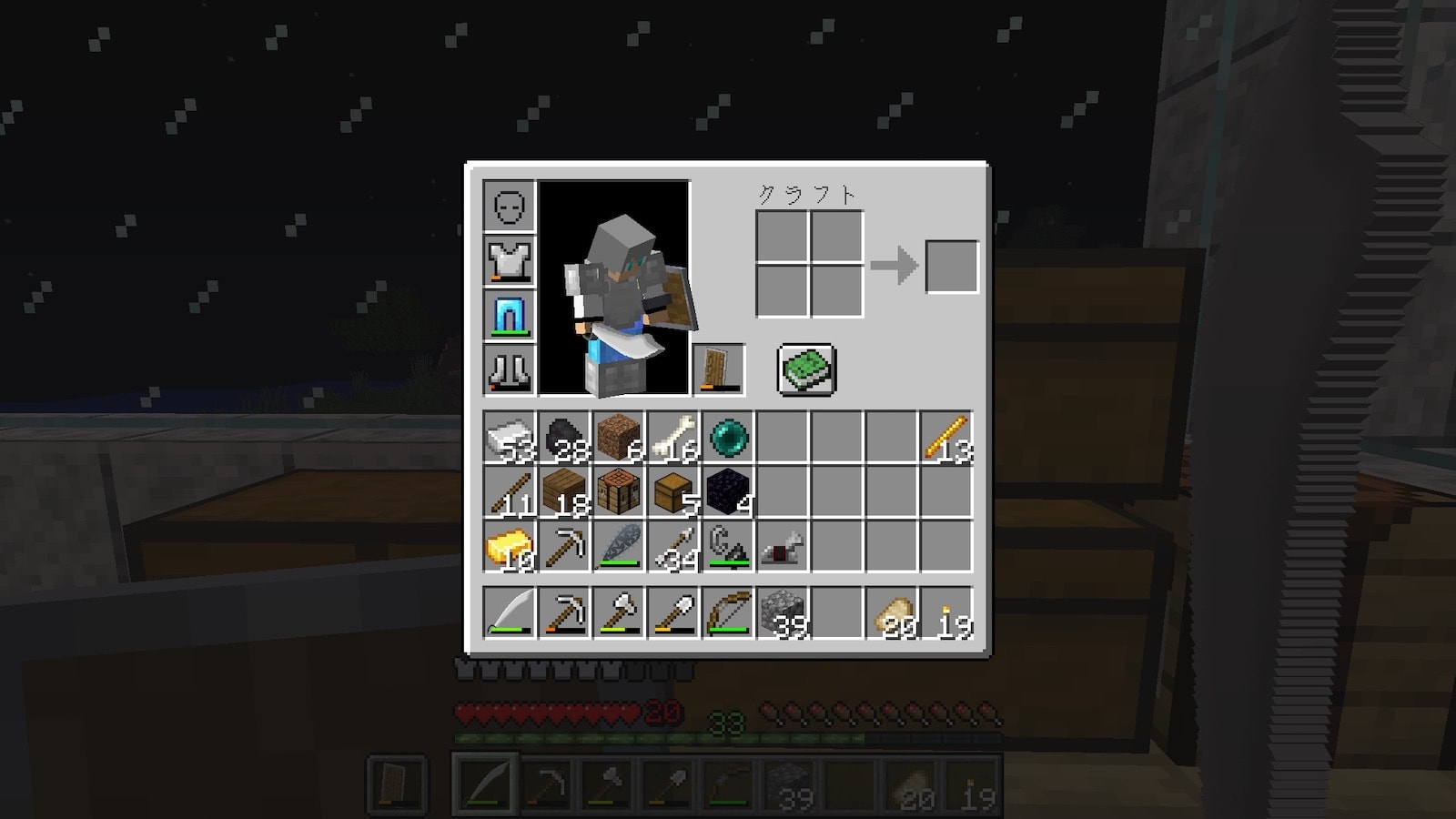This screenshot has width=1456, height=819.
Task: Take the bread stack from the hotbar row
Action: click(x=892, y=612)
